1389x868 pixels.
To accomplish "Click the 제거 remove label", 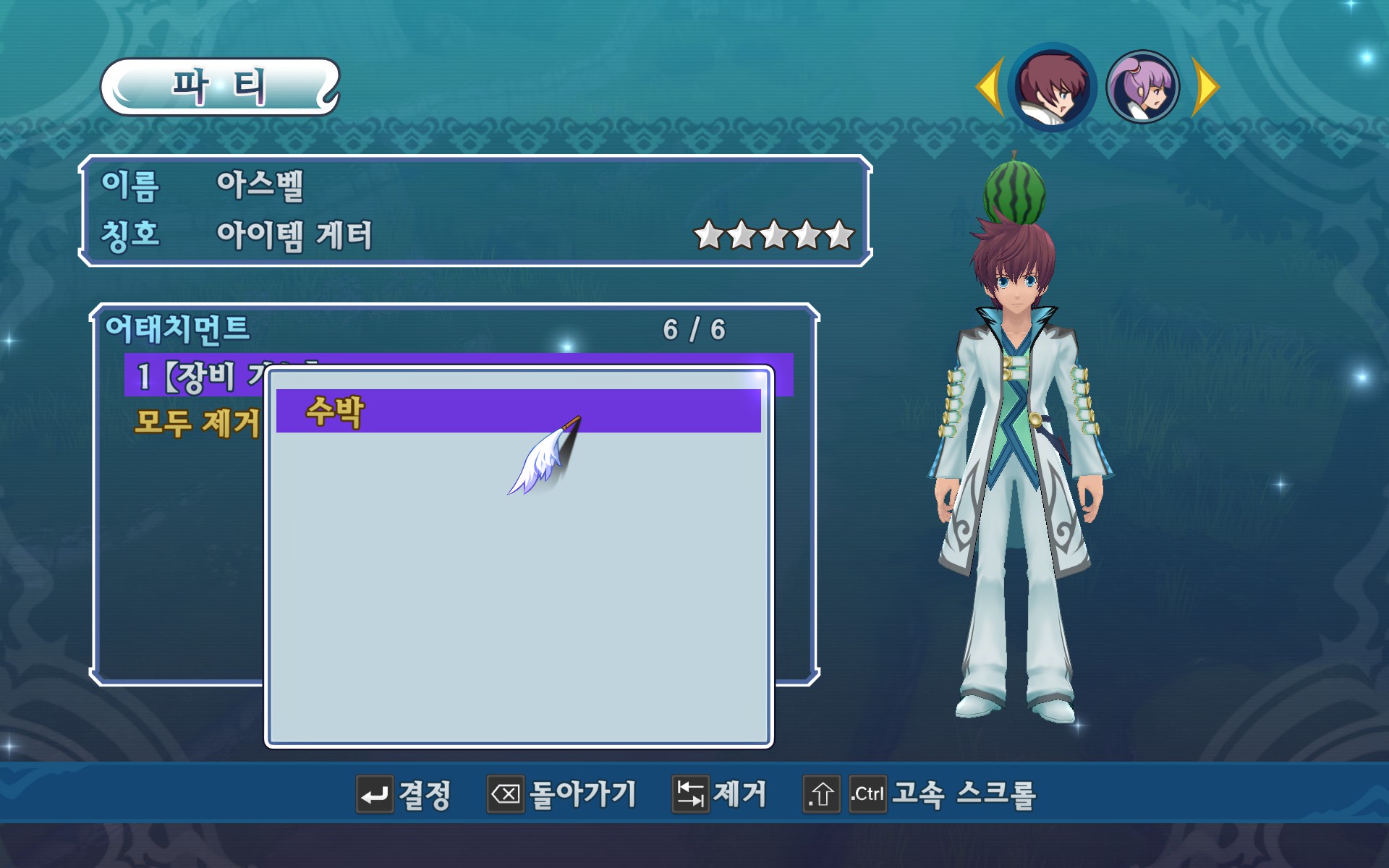I will (739, 795).
